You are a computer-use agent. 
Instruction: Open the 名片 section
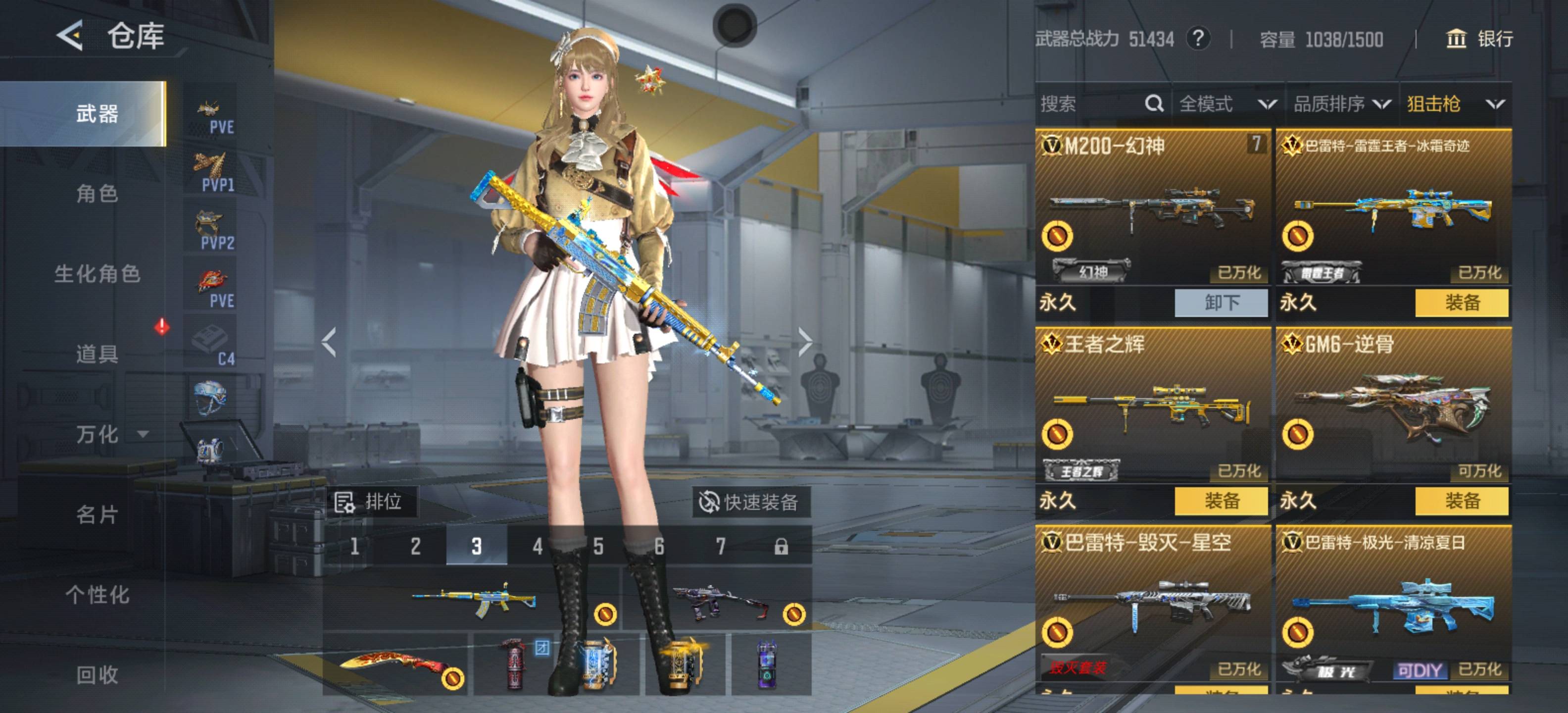(97, 514)
